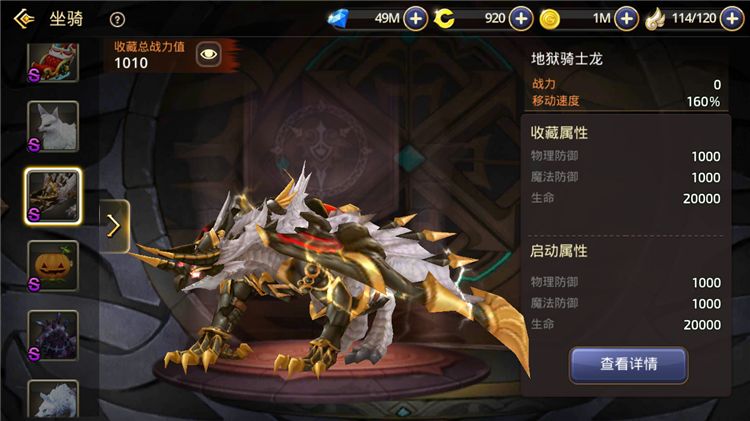Screen dimensions: 750x421
Task: Expand the mount list with the arrow tab
Action: [113, 226]
